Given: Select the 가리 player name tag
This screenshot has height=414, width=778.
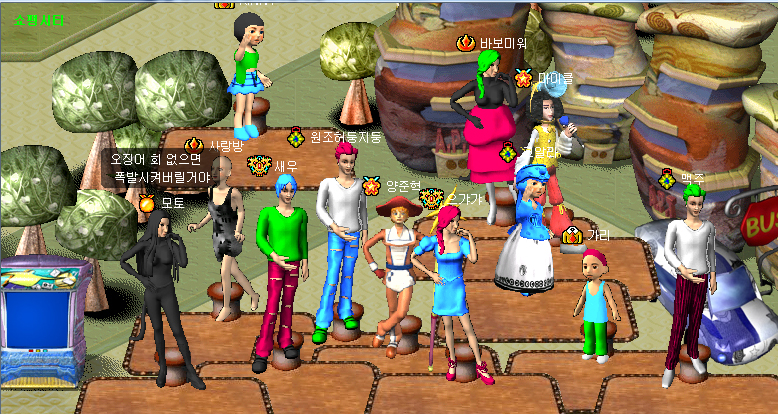Looking at the screenshot, I should click(x=598, y=235).
